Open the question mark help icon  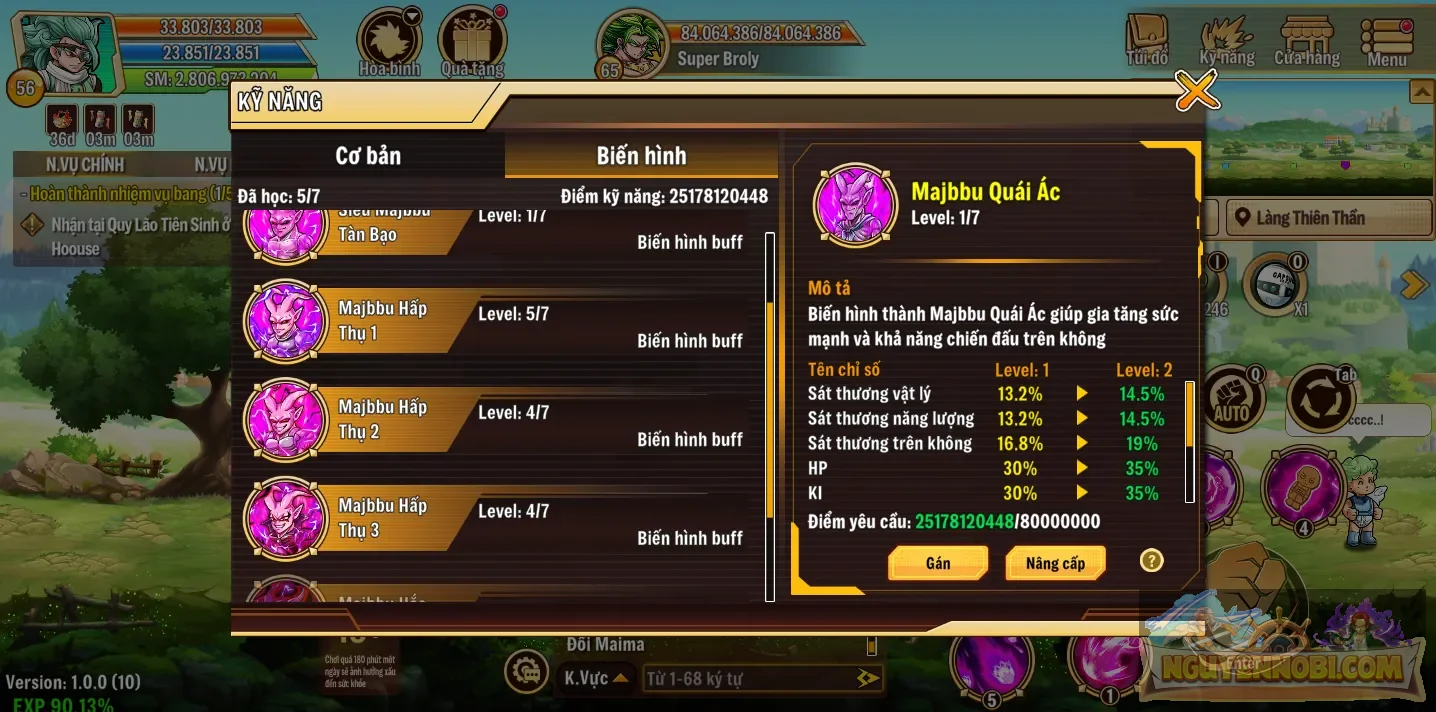pos(1152,561)
